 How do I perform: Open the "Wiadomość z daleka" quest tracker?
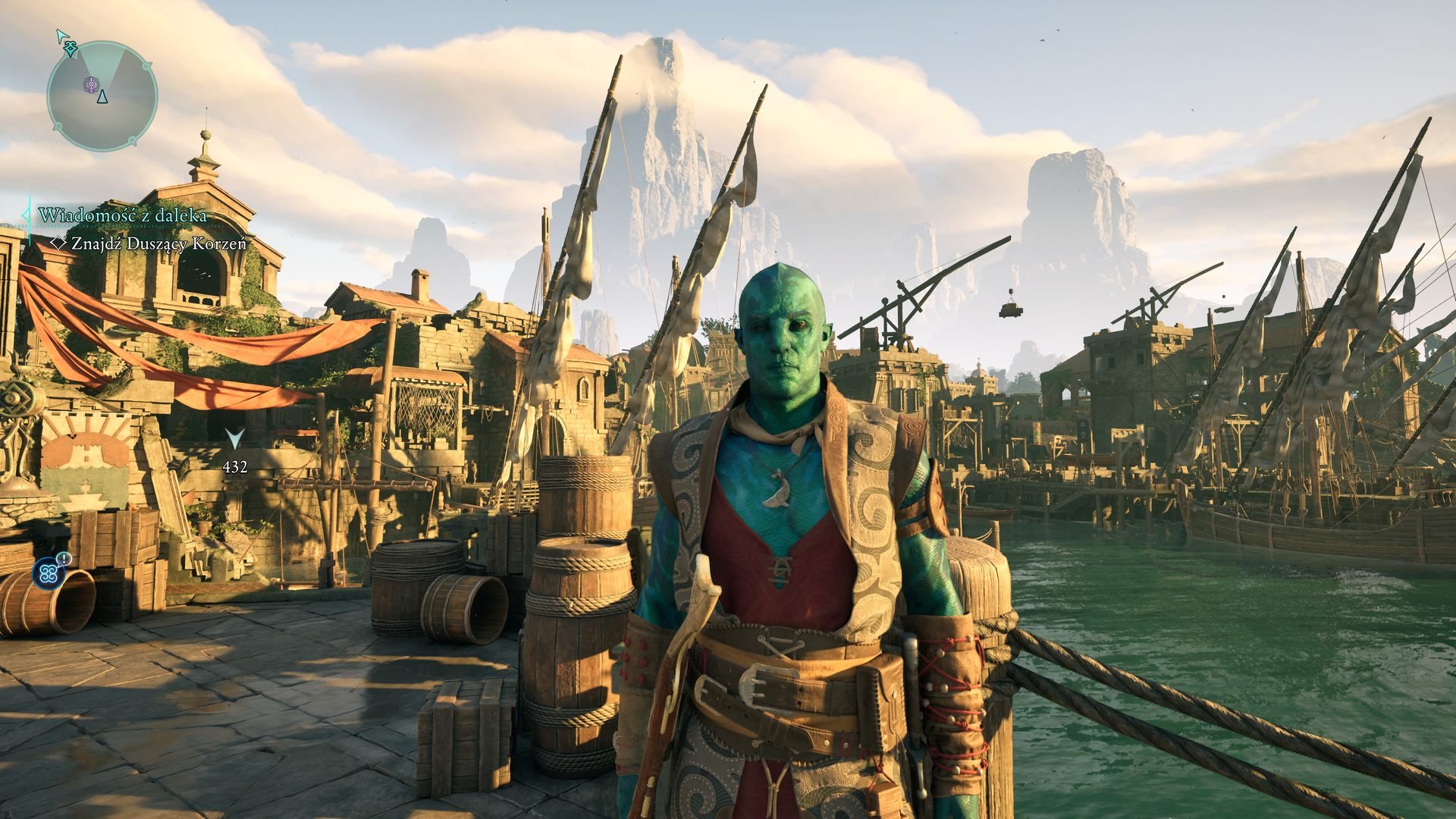click(x=122, y=215)
